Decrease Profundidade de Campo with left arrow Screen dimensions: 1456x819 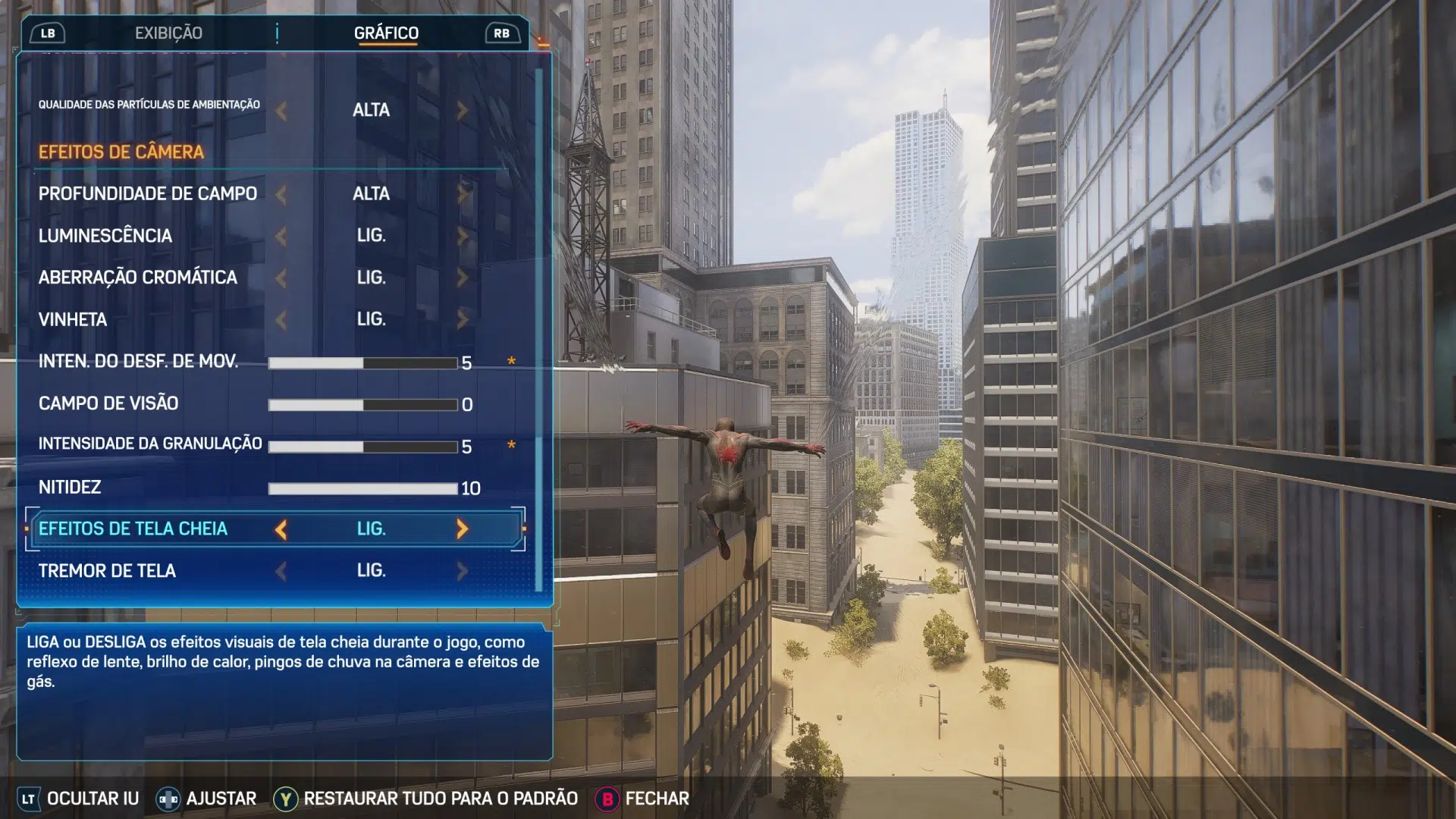[281, 194]
